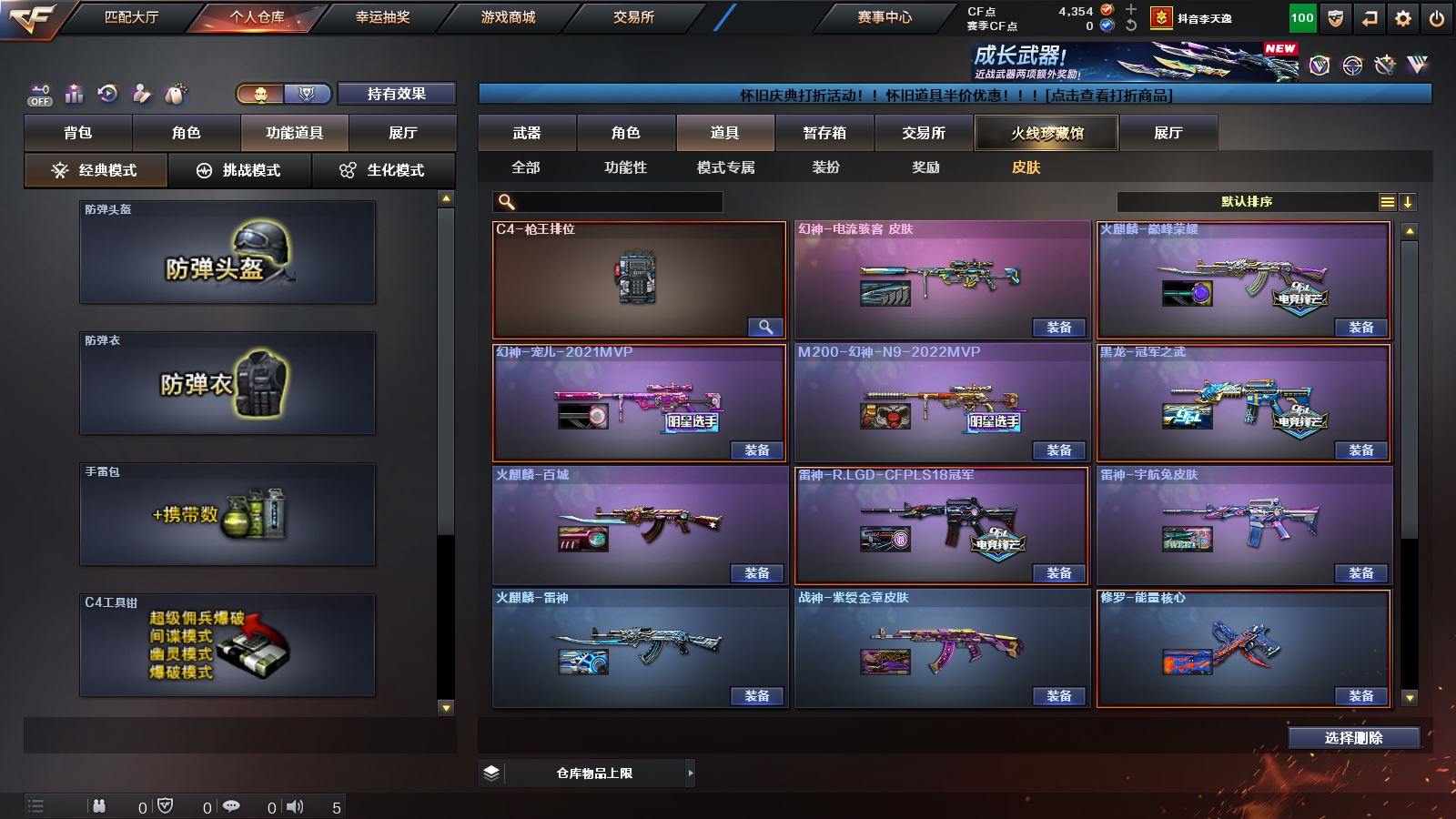Open the 持有效果 owned effects panel
Screen dimensions: 1456x819
(x=396, y=94)
